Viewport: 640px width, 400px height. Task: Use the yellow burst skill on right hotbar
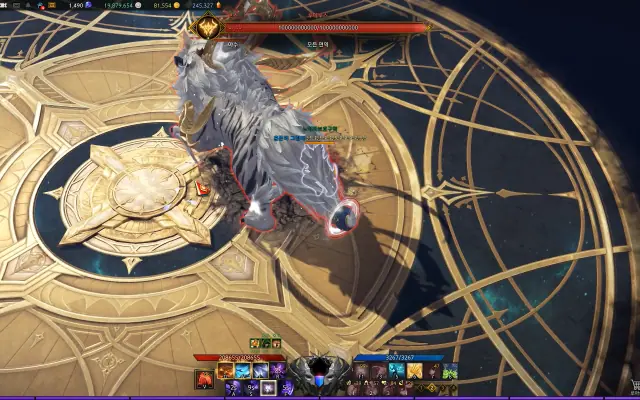(x=414, y=371)
